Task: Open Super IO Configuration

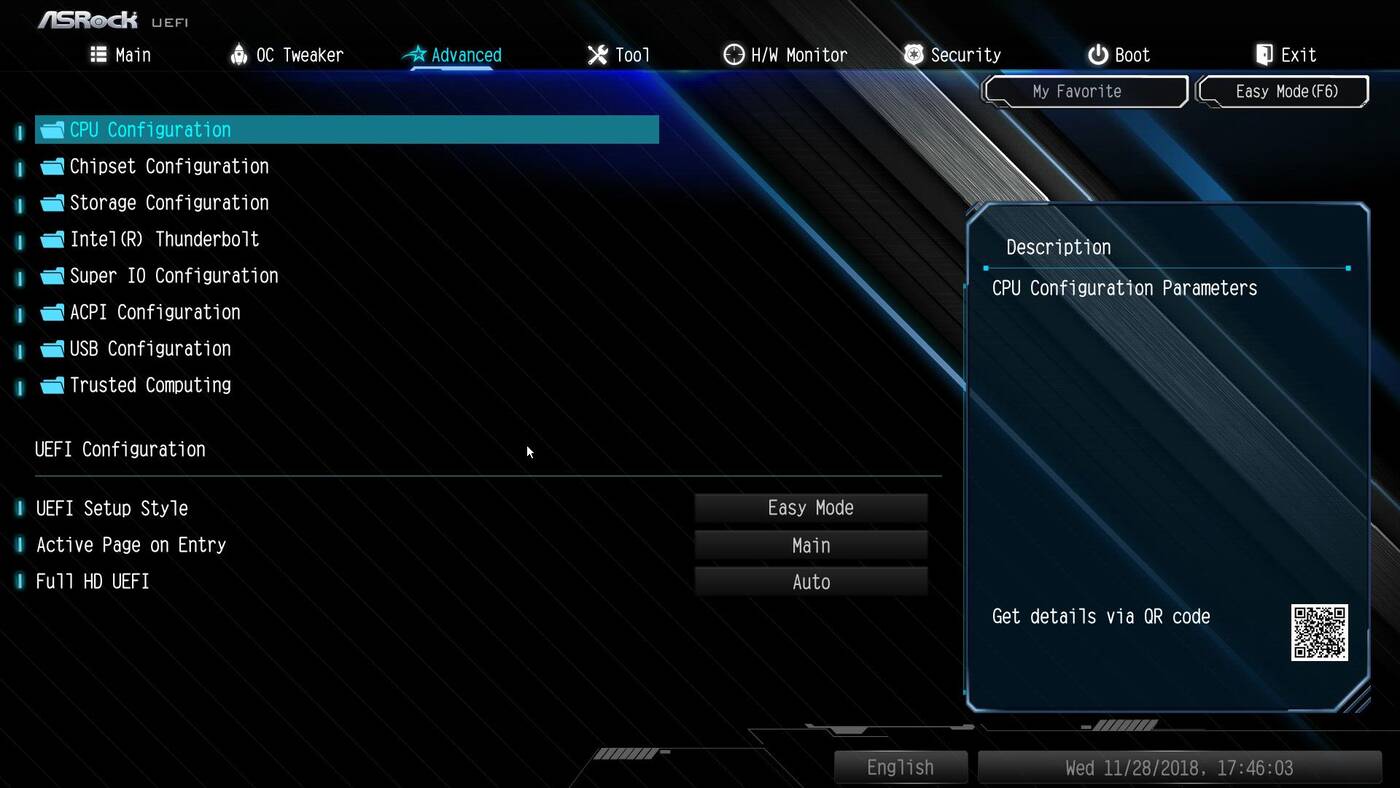Action: 173,276
